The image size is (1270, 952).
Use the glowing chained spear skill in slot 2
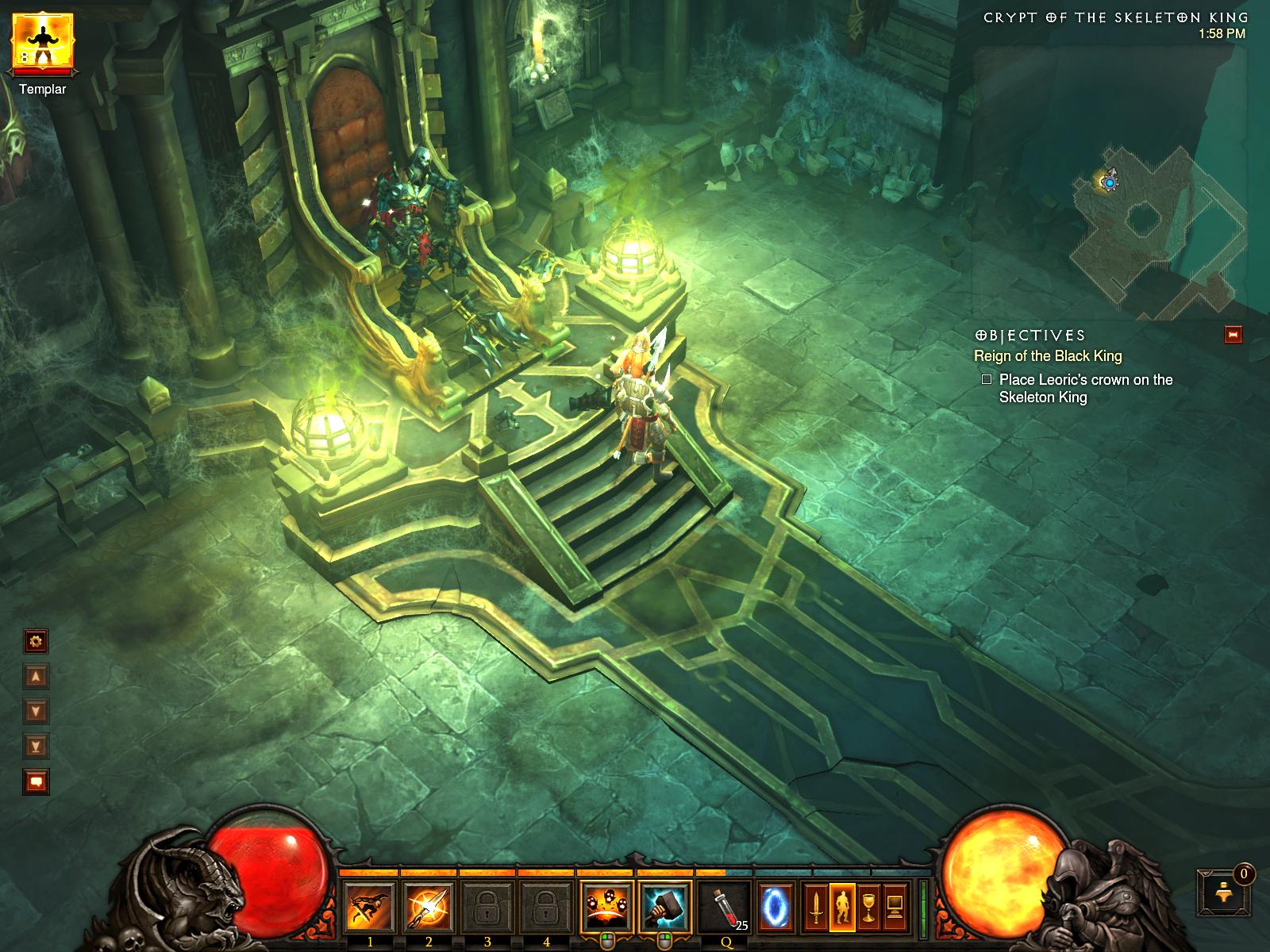(x=429, y=907)
